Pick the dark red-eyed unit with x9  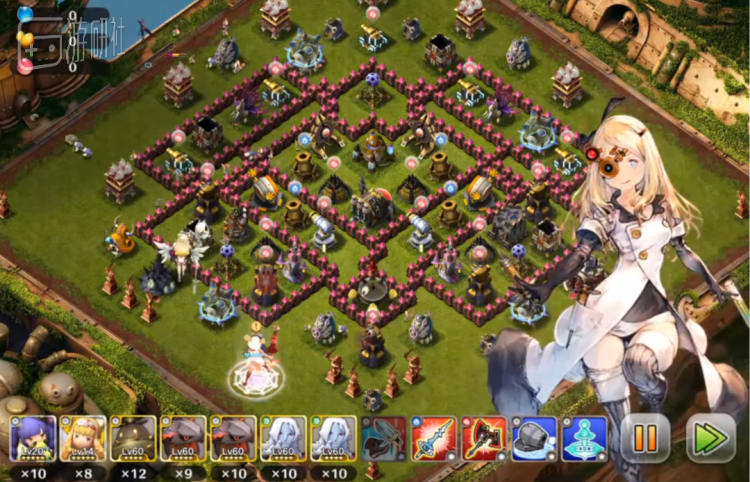pos(183,438)
